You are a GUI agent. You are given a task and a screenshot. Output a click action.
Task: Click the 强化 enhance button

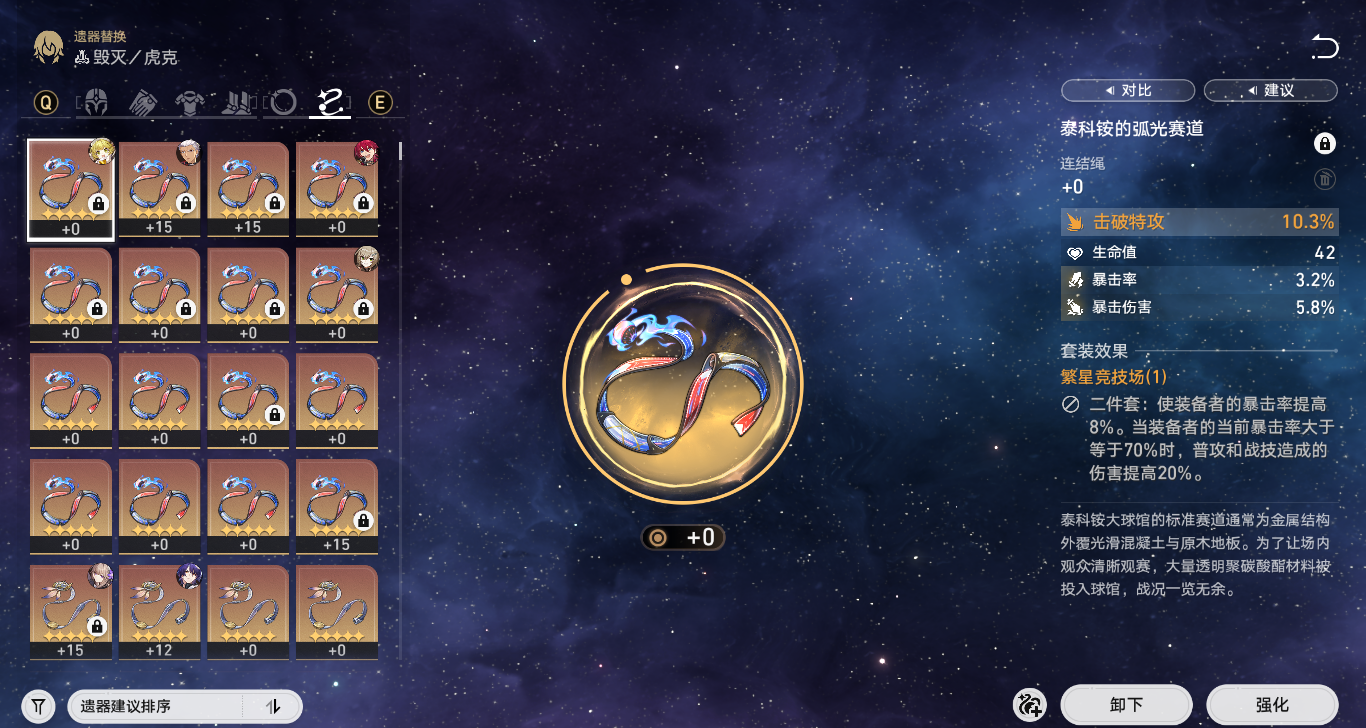tap(1272, 705)
